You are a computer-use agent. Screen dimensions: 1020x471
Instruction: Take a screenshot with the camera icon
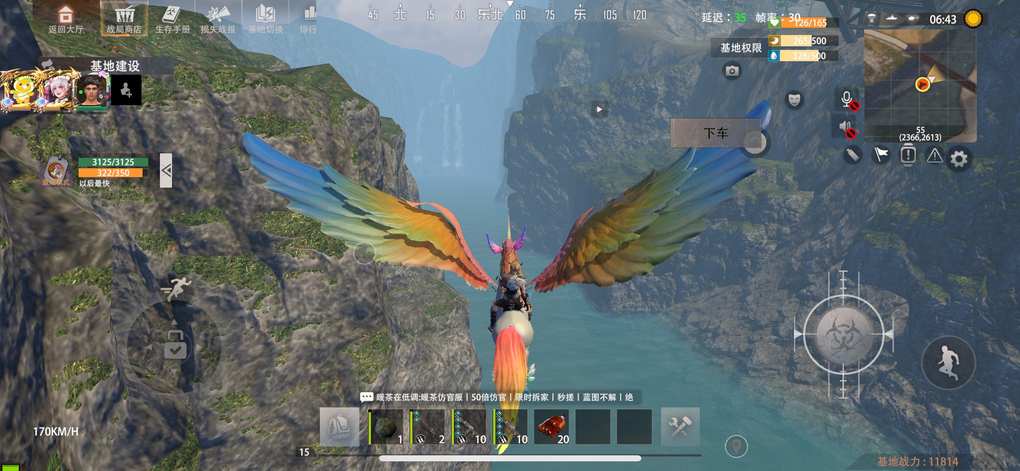(x=732, y=71)
